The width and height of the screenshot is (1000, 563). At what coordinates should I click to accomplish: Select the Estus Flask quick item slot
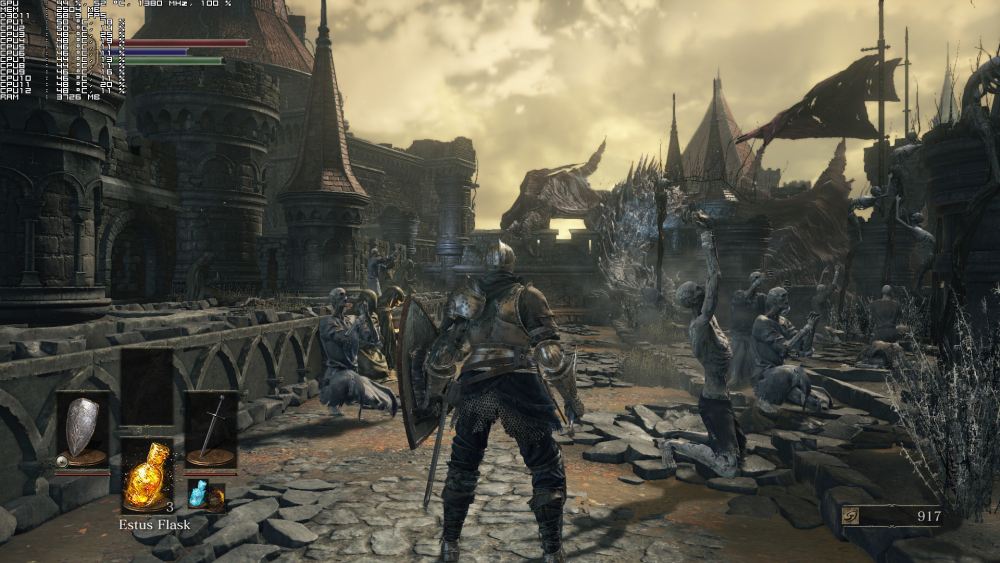point(146,476)
